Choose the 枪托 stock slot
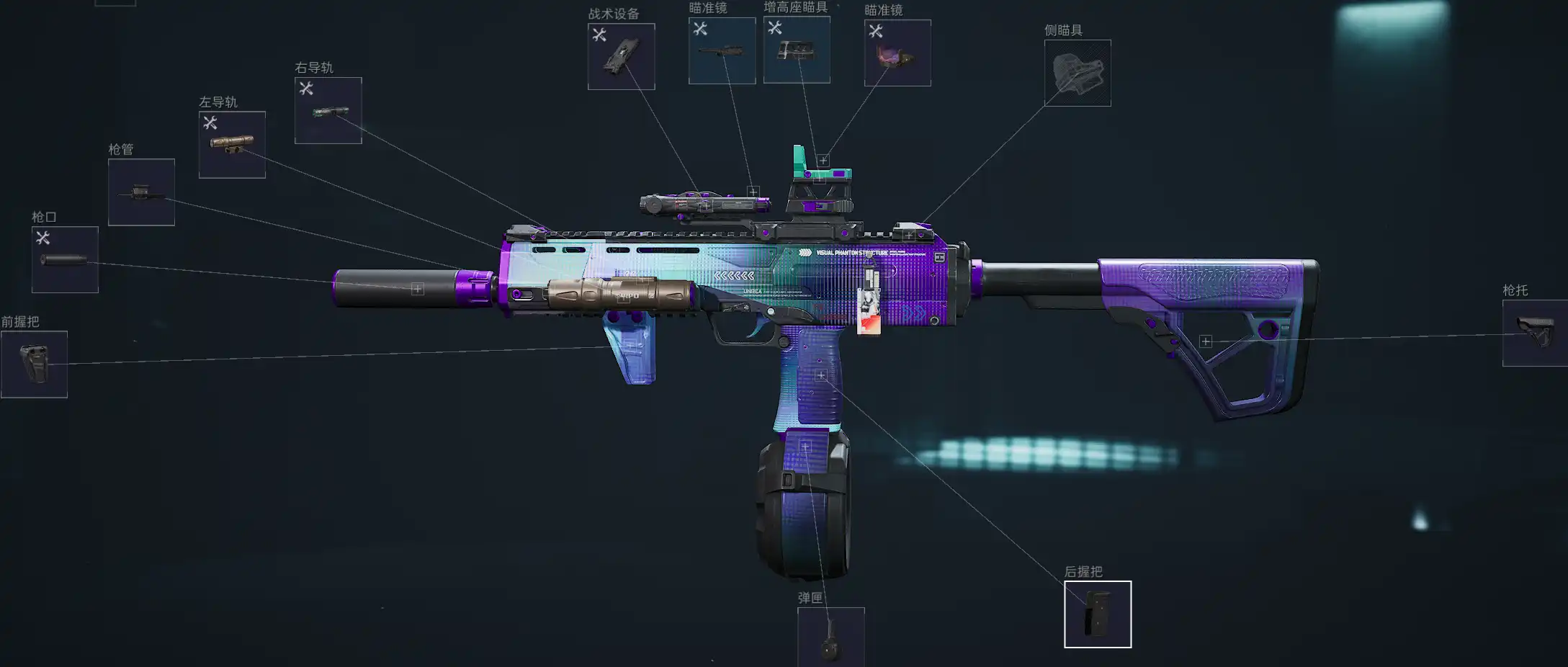 pyautogui.click(x=1535, y=333)
